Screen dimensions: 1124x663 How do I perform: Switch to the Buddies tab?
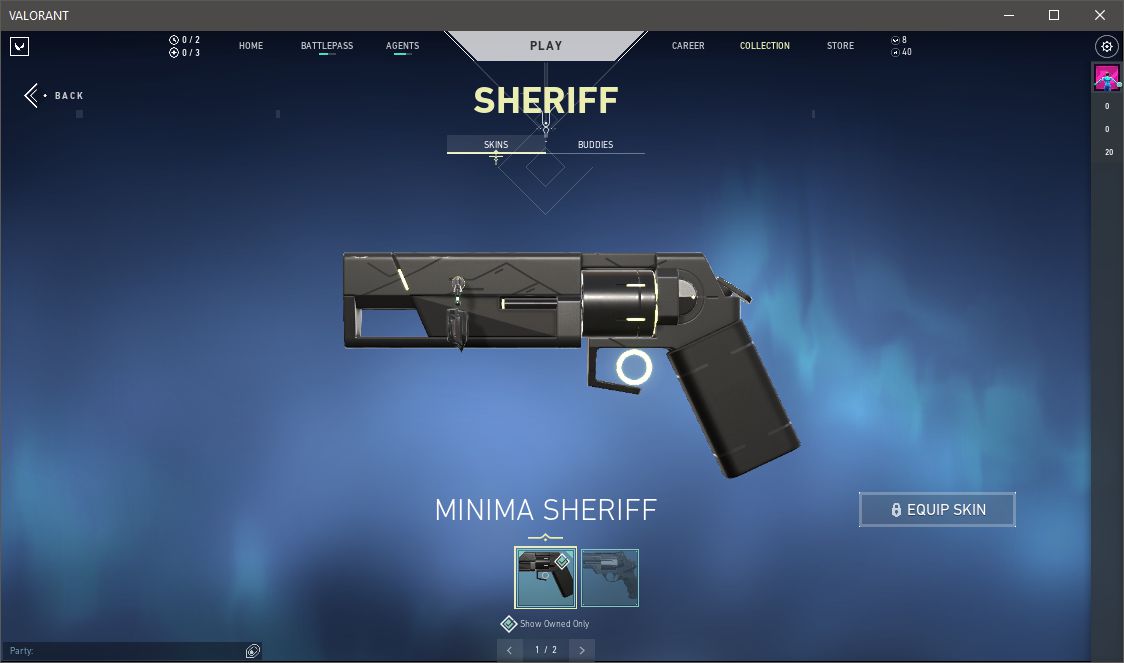(x=595, y=145)
